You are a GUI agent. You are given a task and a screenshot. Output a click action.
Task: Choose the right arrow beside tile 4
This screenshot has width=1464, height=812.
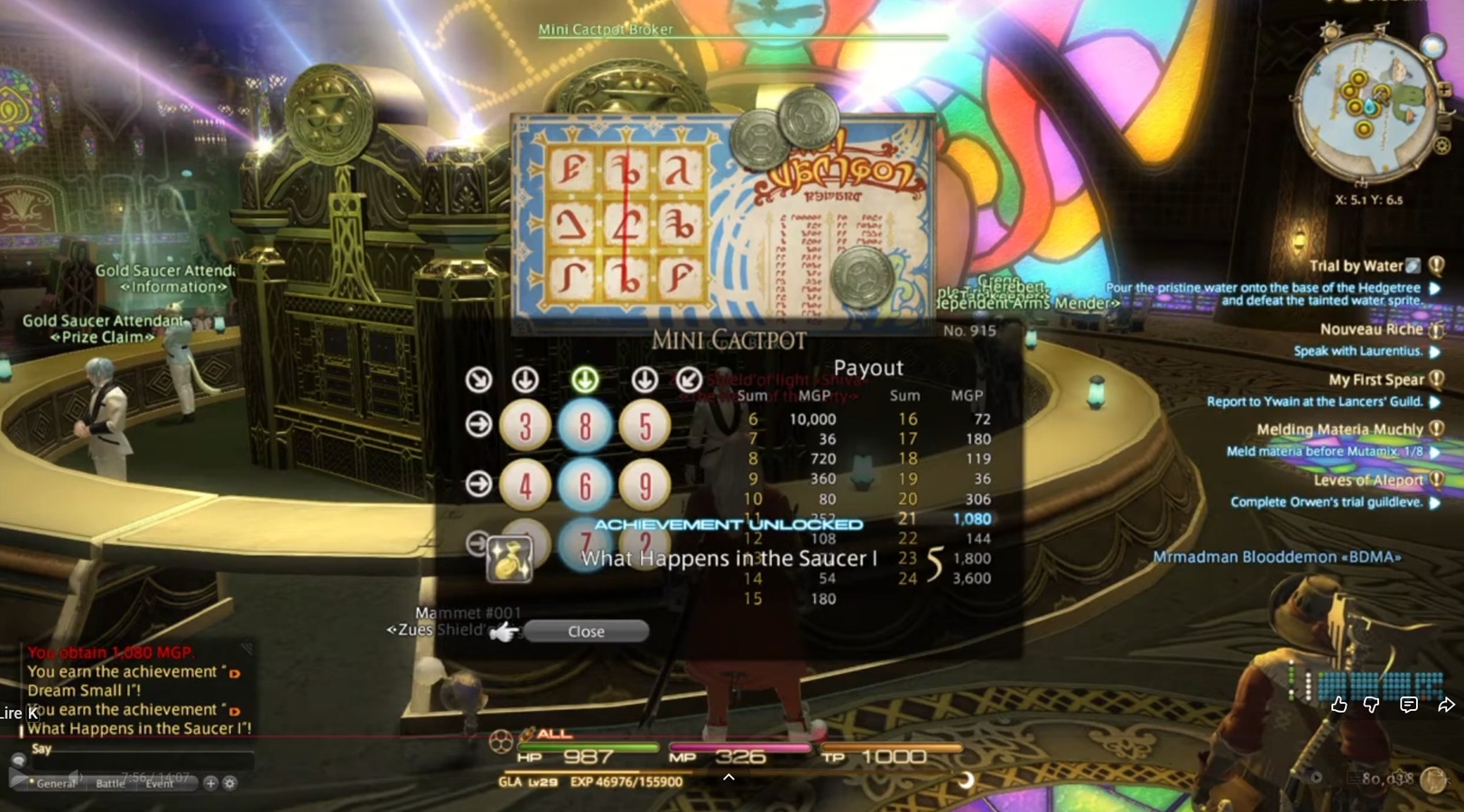pyautogui.click(x=478, y=484)
